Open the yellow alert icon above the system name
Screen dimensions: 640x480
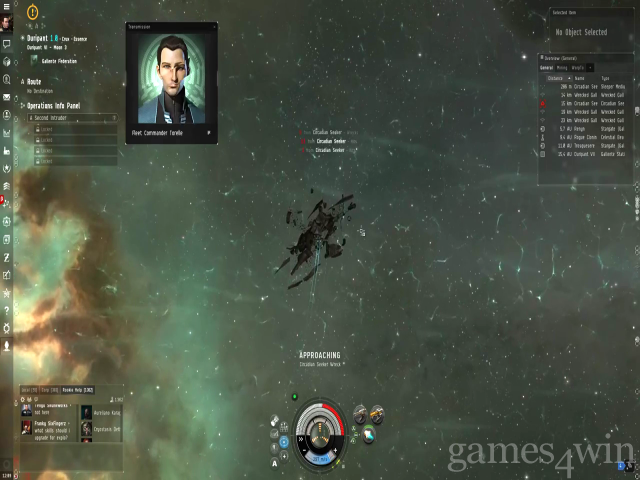click(x=32, y=13)
